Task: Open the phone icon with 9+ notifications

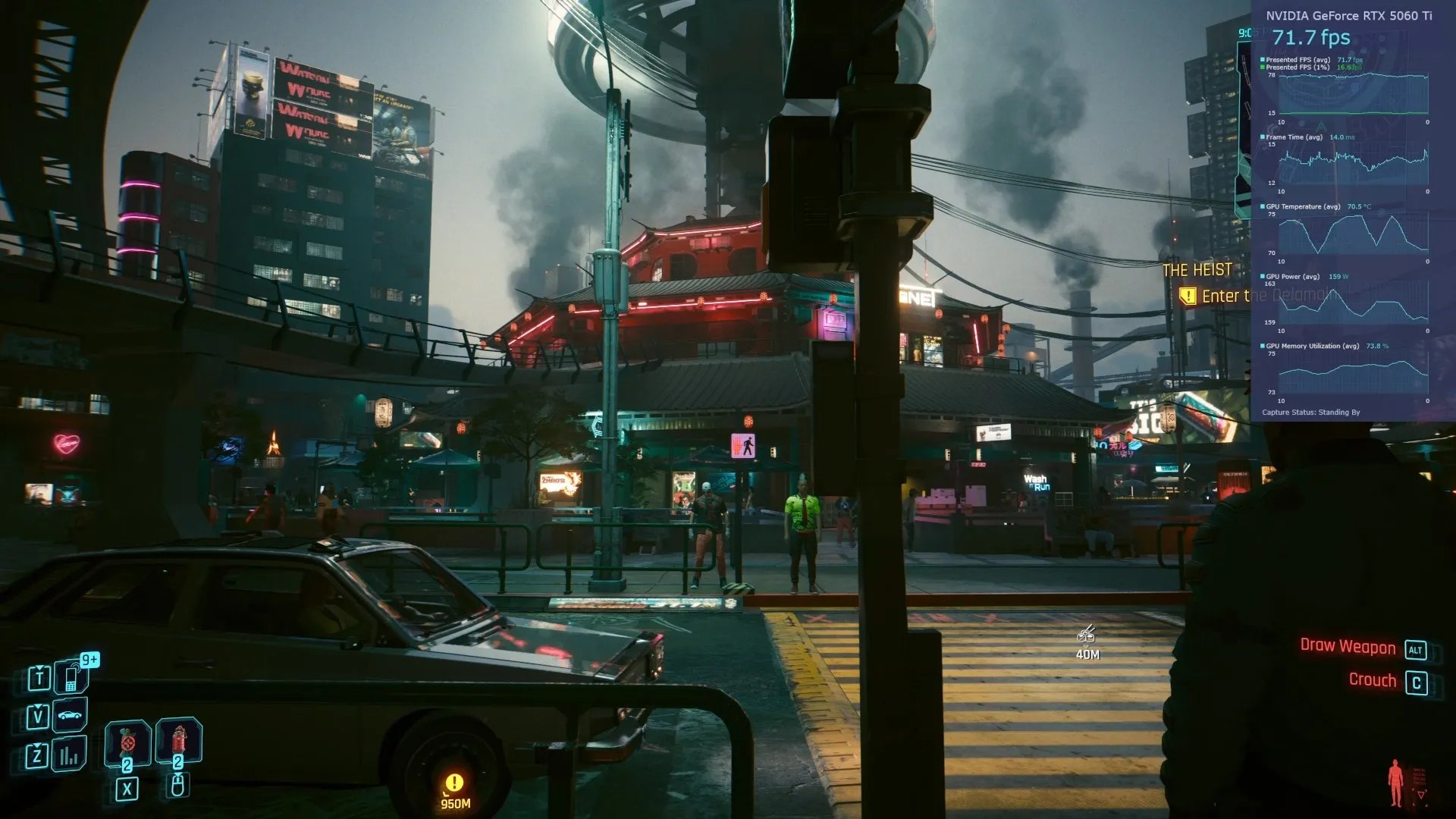Action: tap(71, 677)
